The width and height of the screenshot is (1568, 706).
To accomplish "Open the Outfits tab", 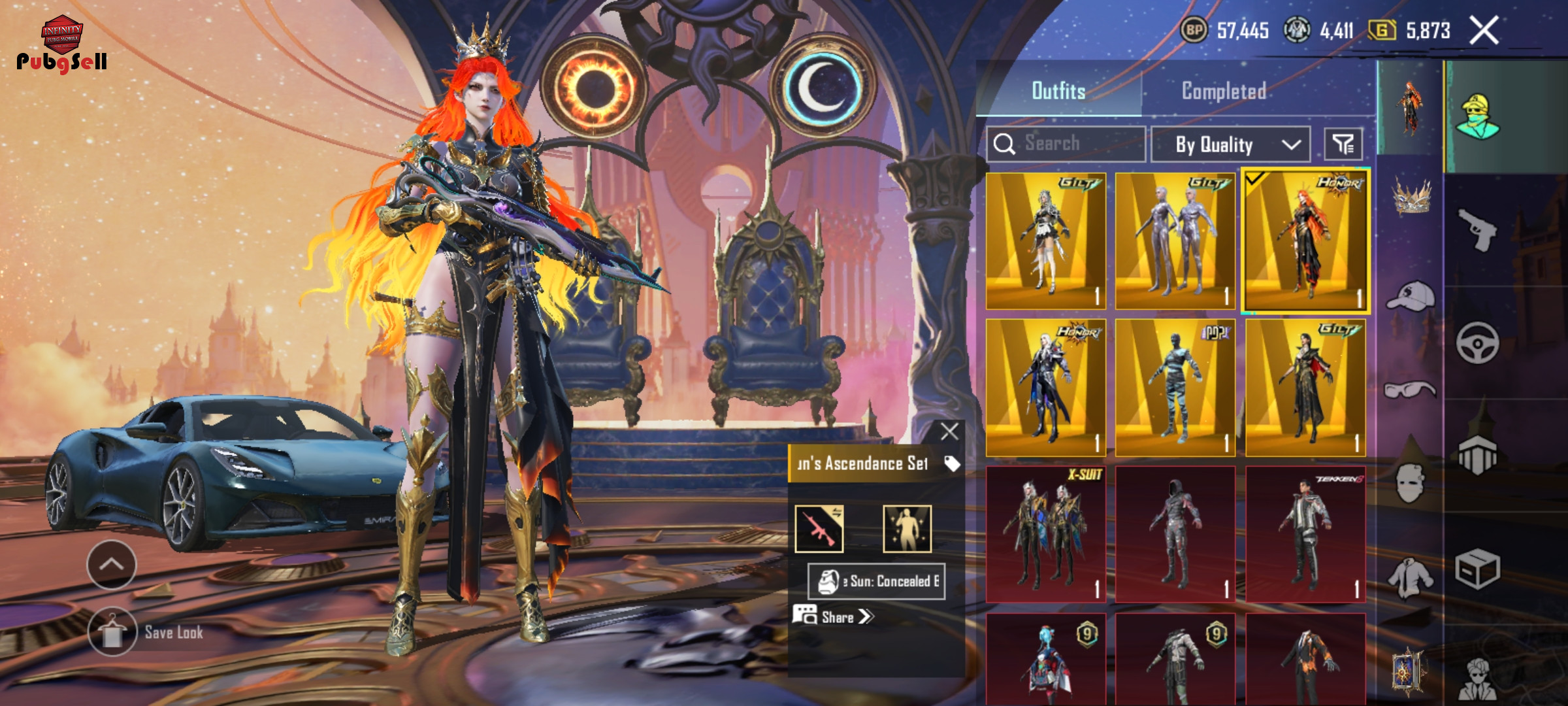I will pyautogui.click(x=1058, y=91).
